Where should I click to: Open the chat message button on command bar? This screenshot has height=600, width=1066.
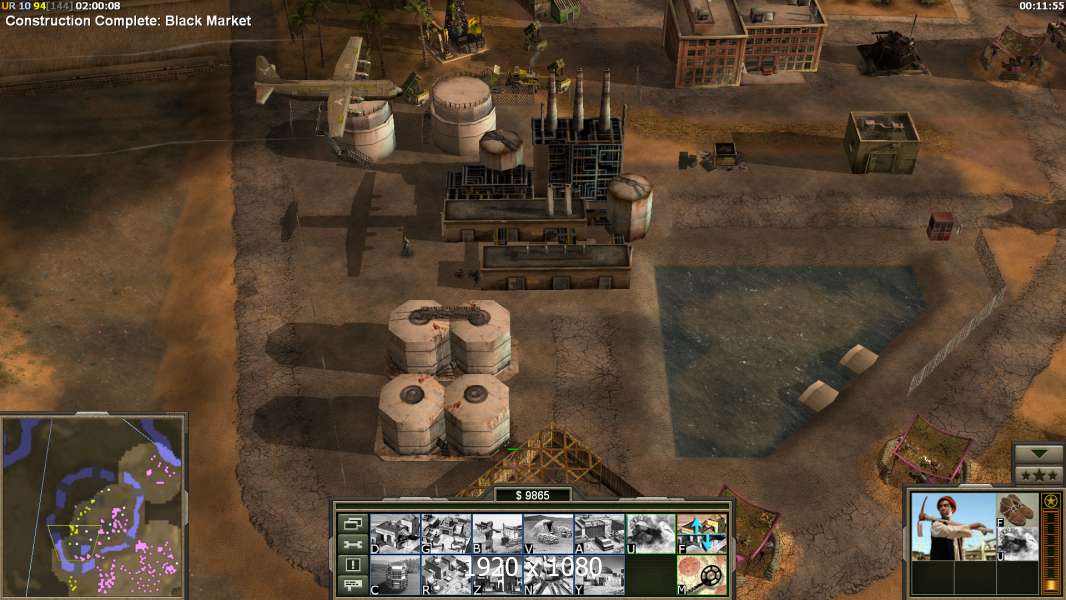click(x=352, y=586)
